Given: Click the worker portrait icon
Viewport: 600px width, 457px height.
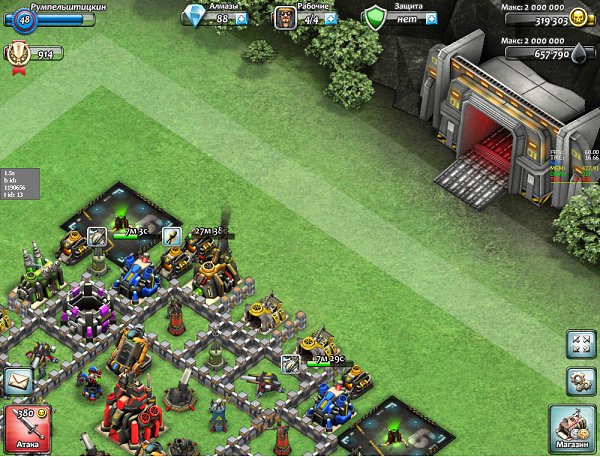Looking at the screenshot, I should click(286, 17).
